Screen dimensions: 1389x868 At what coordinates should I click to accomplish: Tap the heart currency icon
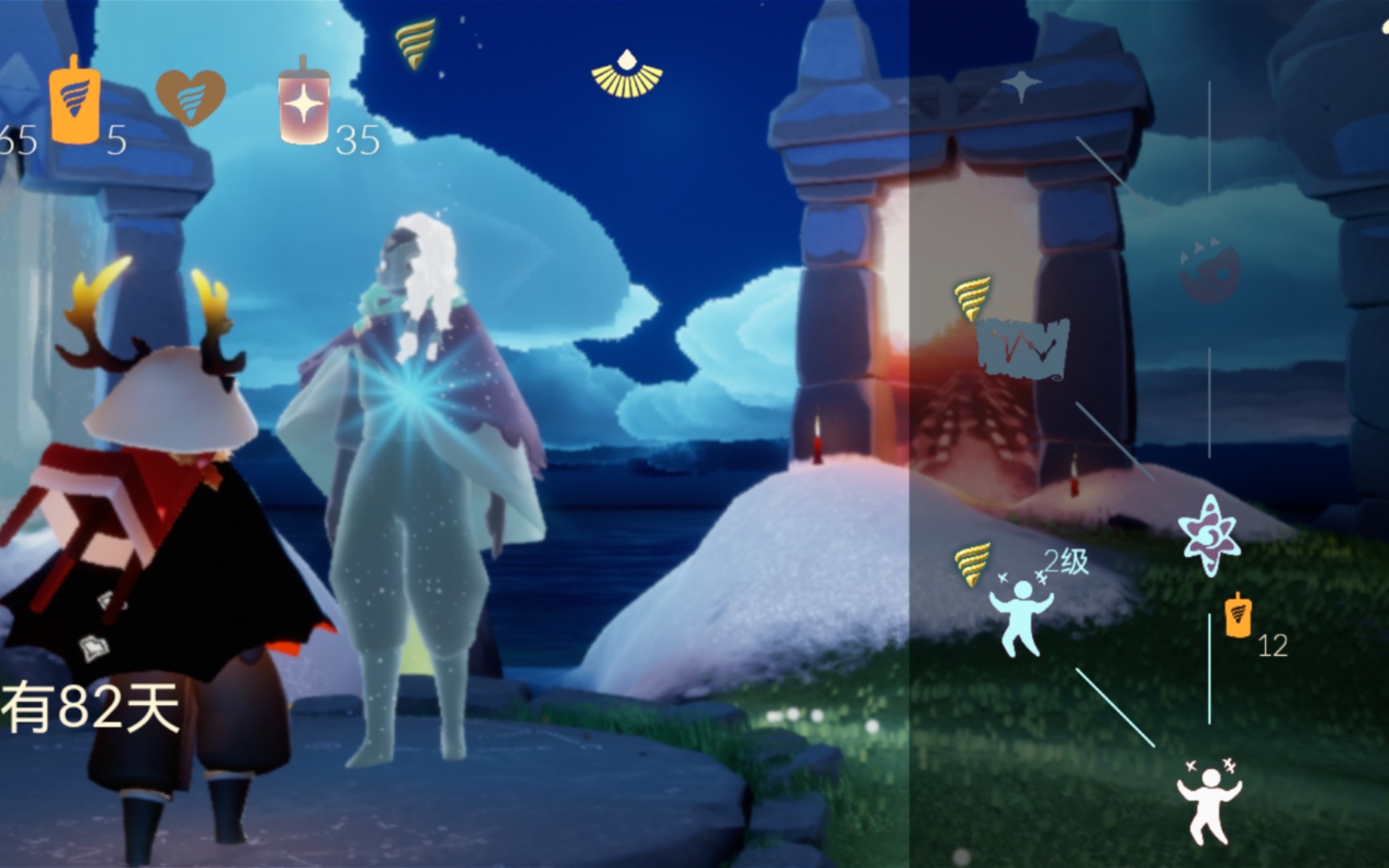[190, 96]
